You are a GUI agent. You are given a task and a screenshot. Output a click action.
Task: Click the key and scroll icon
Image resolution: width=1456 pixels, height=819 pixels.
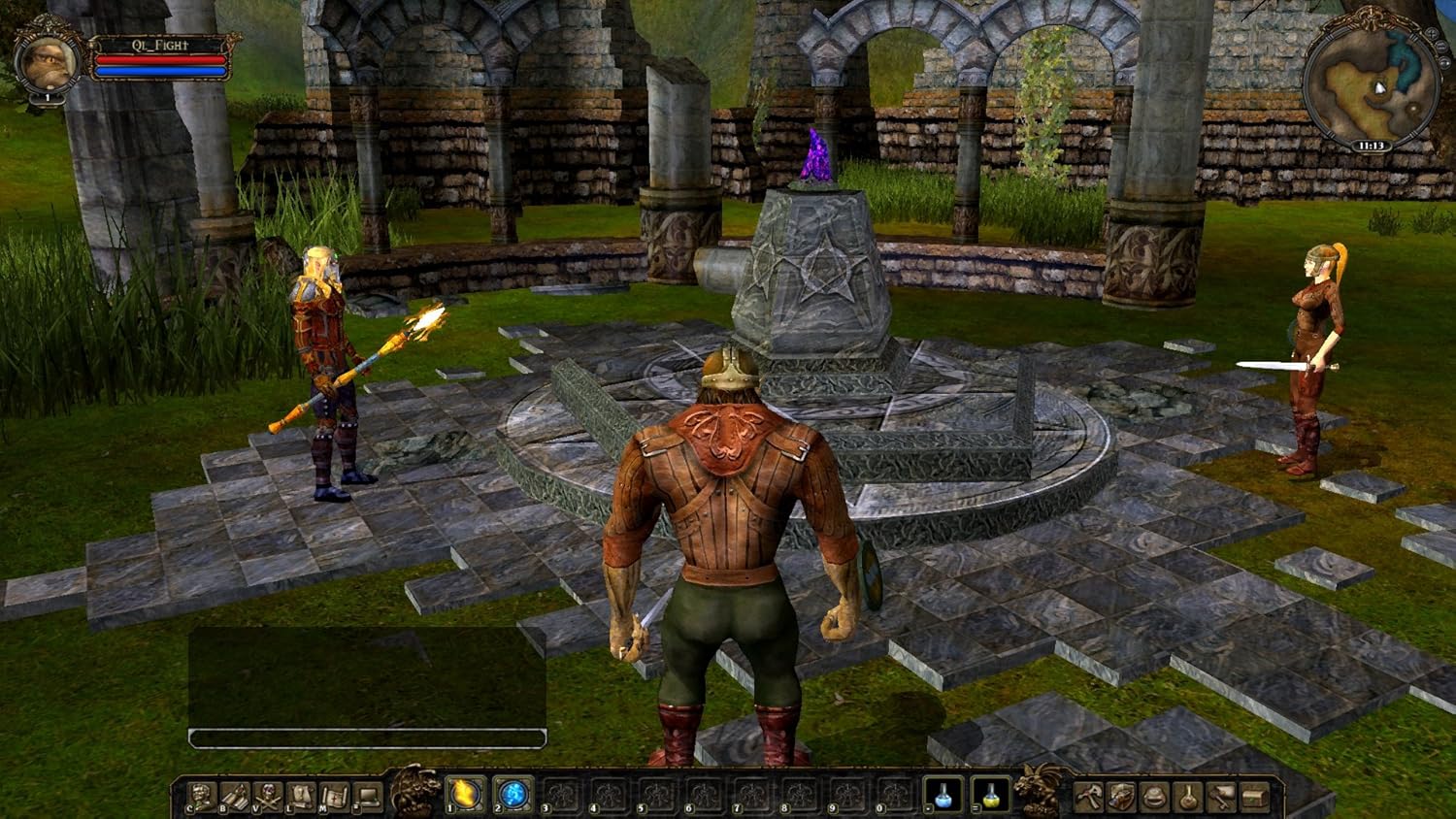coord(1221,797)
